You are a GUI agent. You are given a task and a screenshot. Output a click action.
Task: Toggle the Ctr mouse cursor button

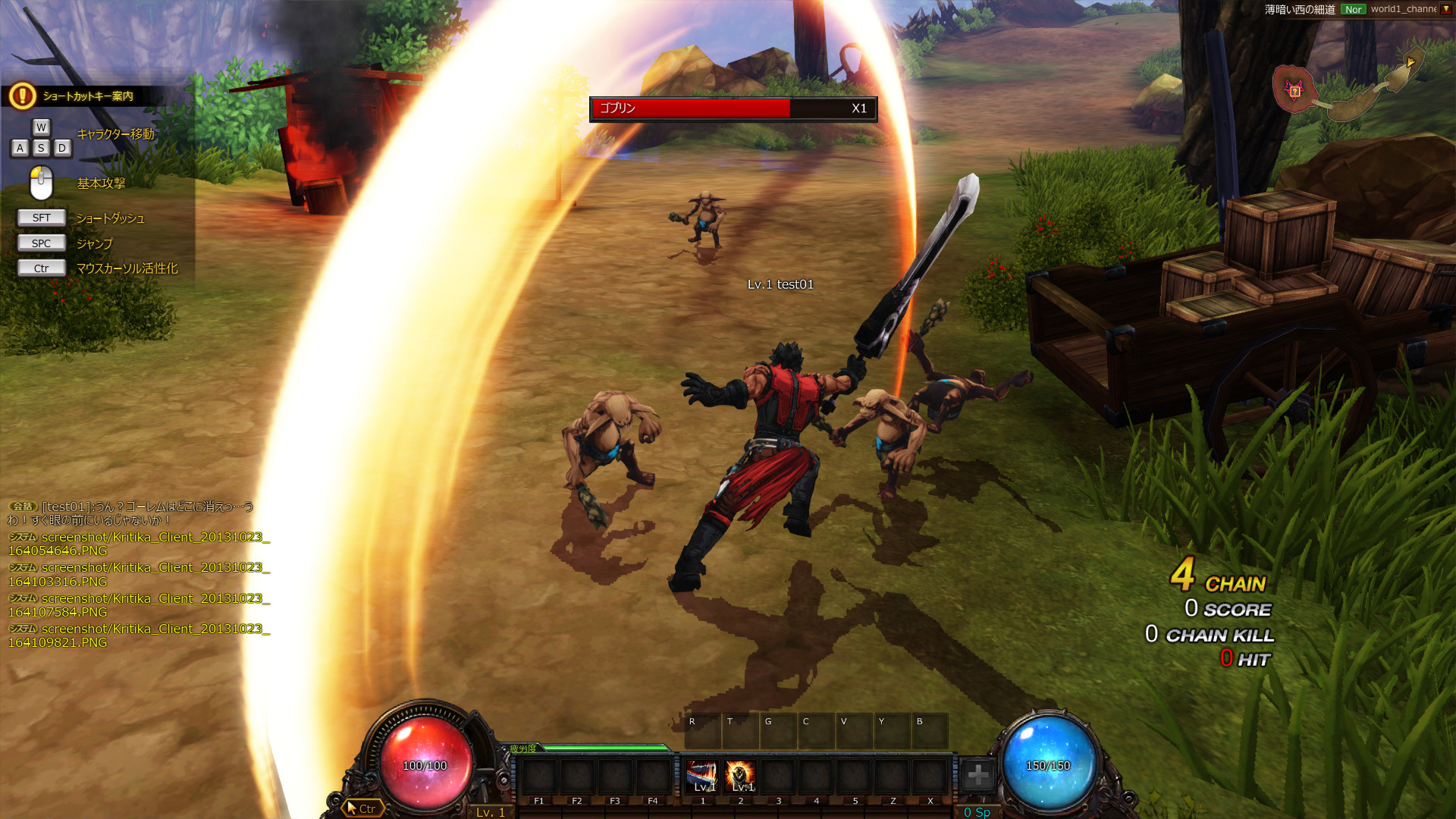coord(361,808)
